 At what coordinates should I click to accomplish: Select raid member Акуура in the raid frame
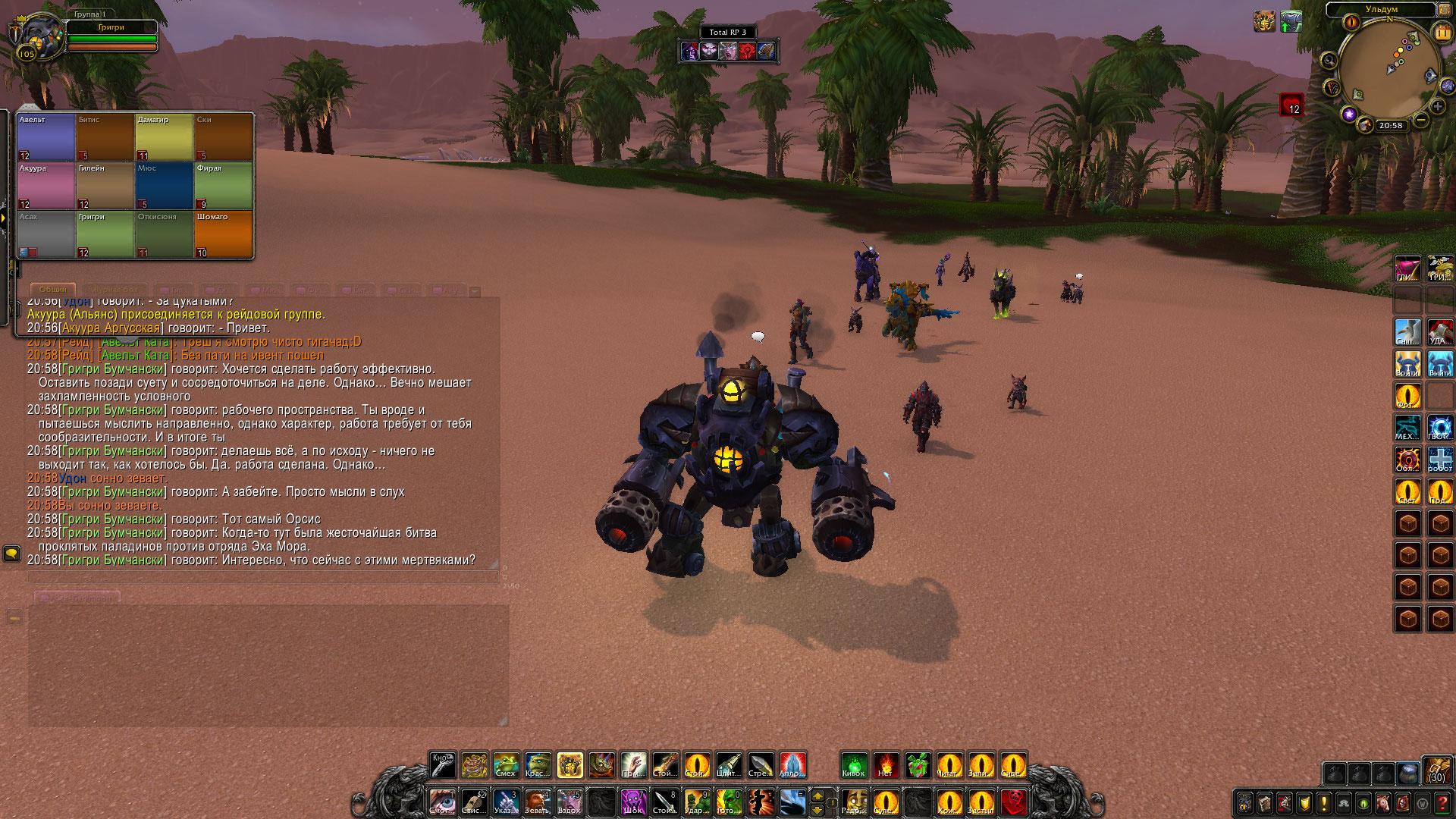46,186
